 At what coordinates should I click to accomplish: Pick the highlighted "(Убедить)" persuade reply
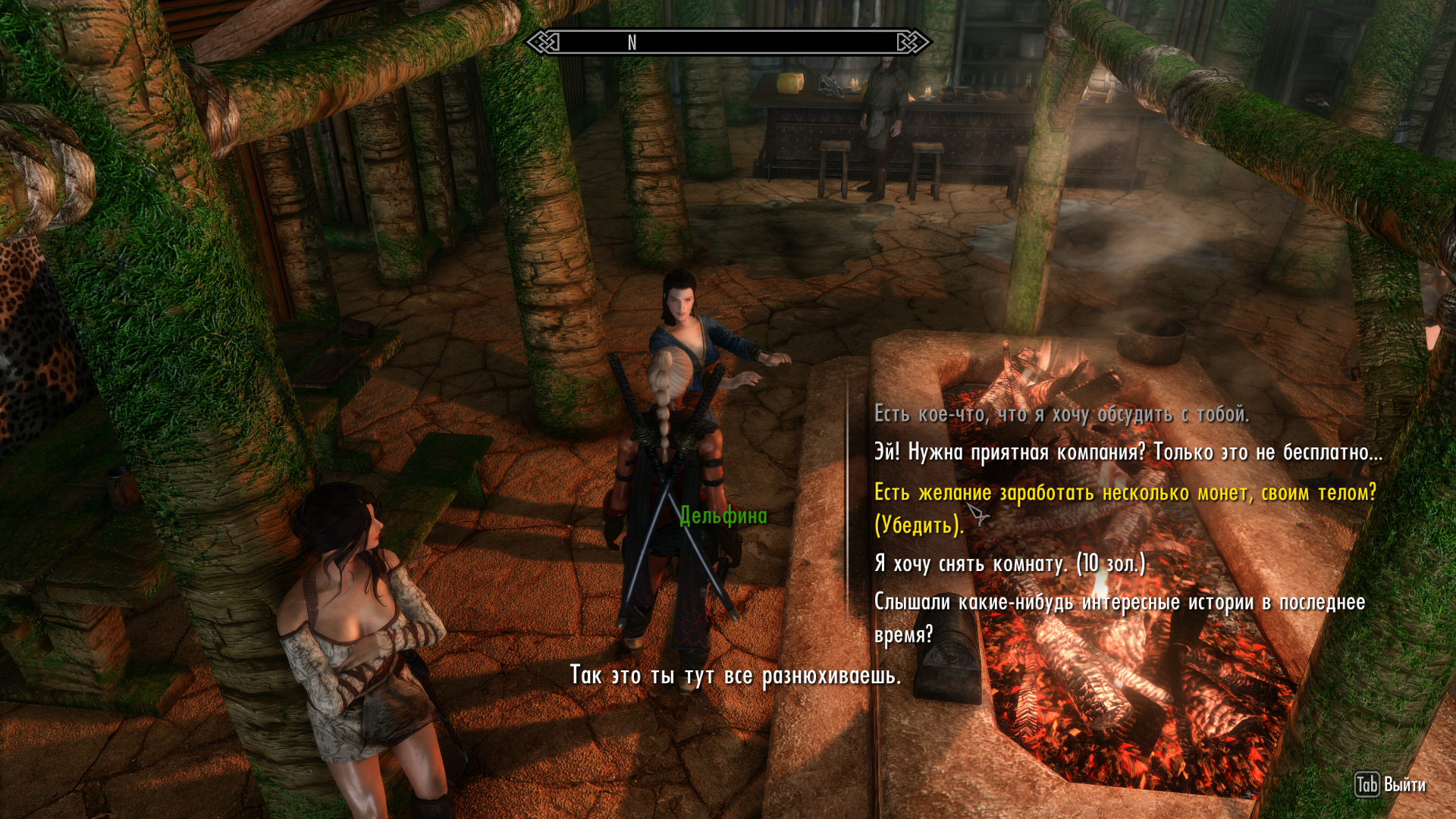click(1125, 507)
